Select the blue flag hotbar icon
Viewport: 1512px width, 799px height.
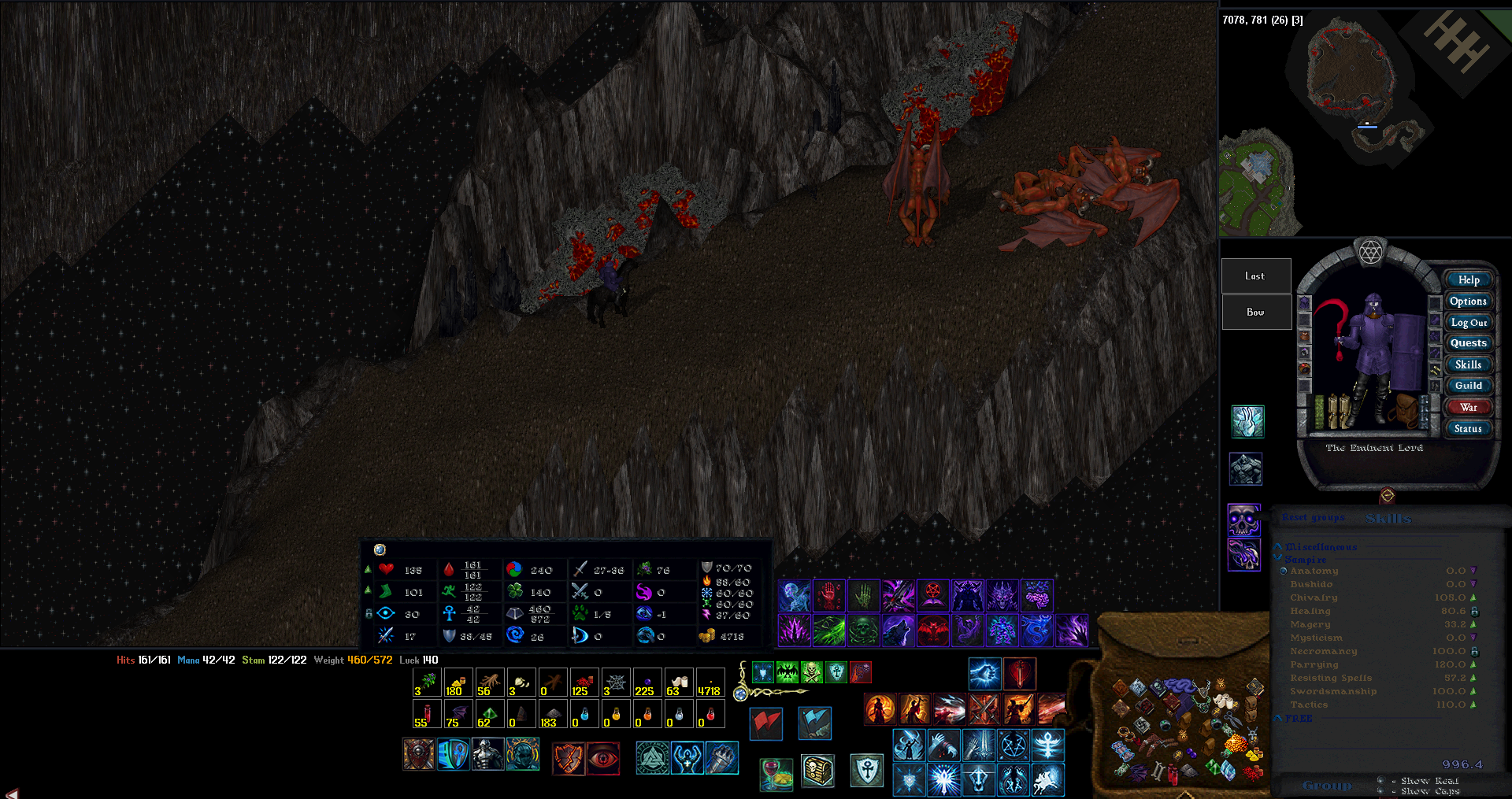[815, 724]
